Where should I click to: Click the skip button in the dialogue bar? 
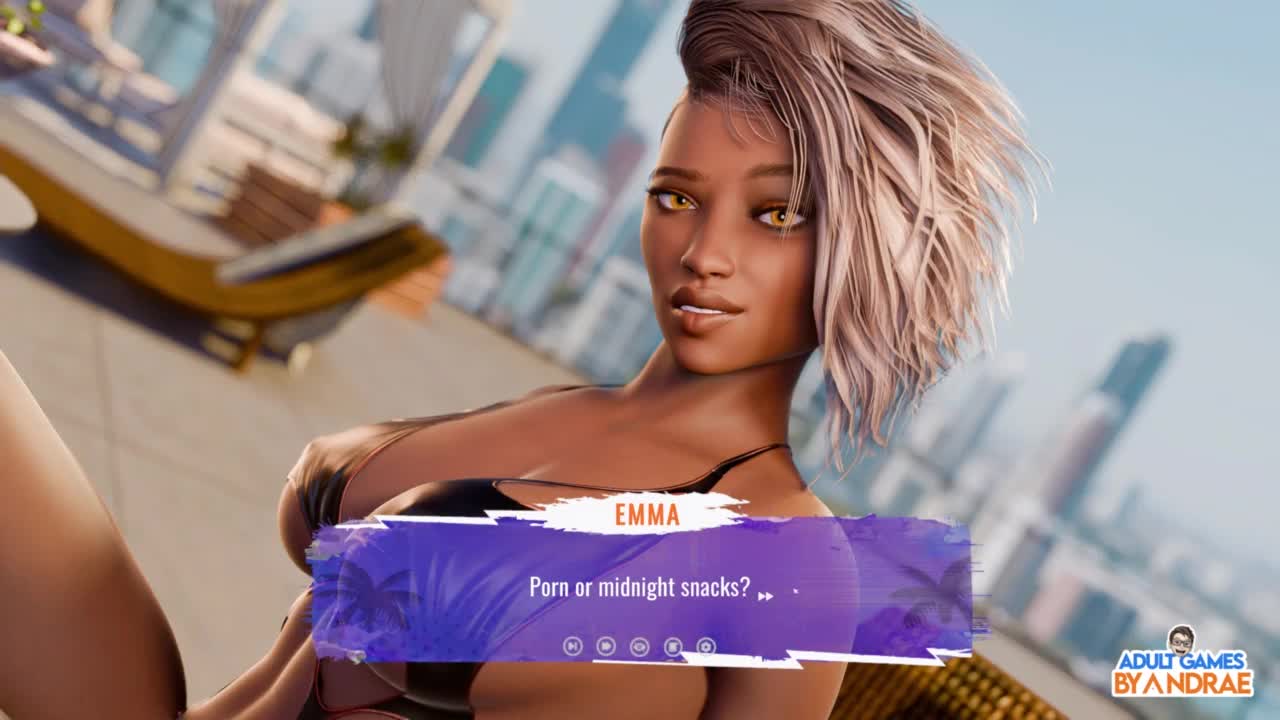572,646
